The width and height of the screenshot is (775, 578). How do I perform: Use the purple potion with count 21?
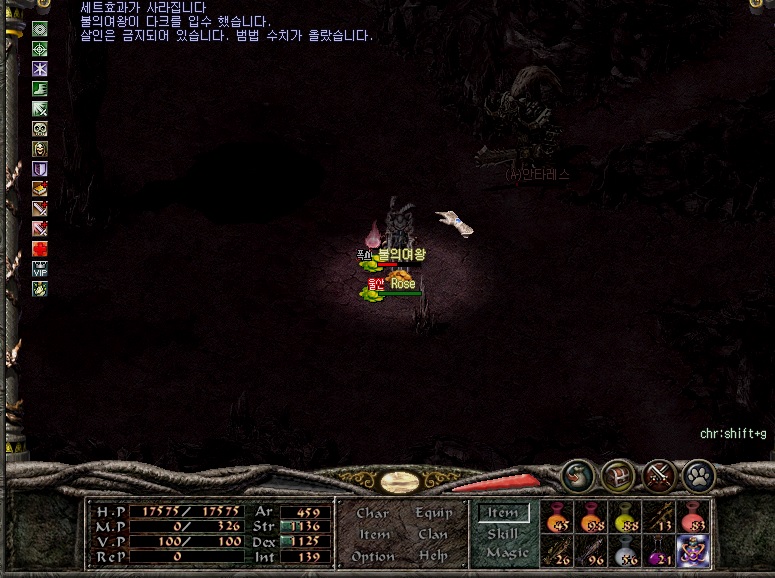coord(659,551)
